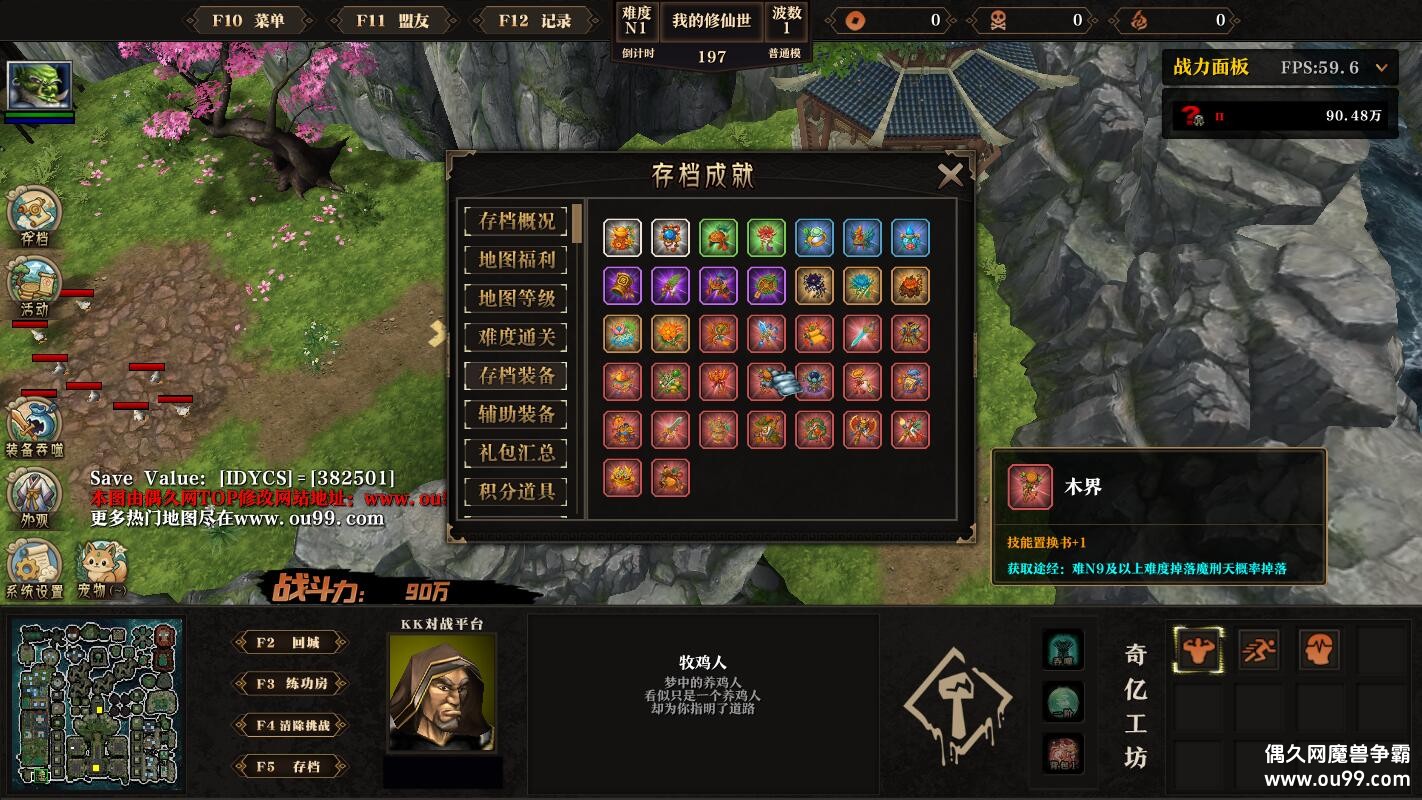
Task: Open the F10 菜单 menu
Action: [247, 21]
